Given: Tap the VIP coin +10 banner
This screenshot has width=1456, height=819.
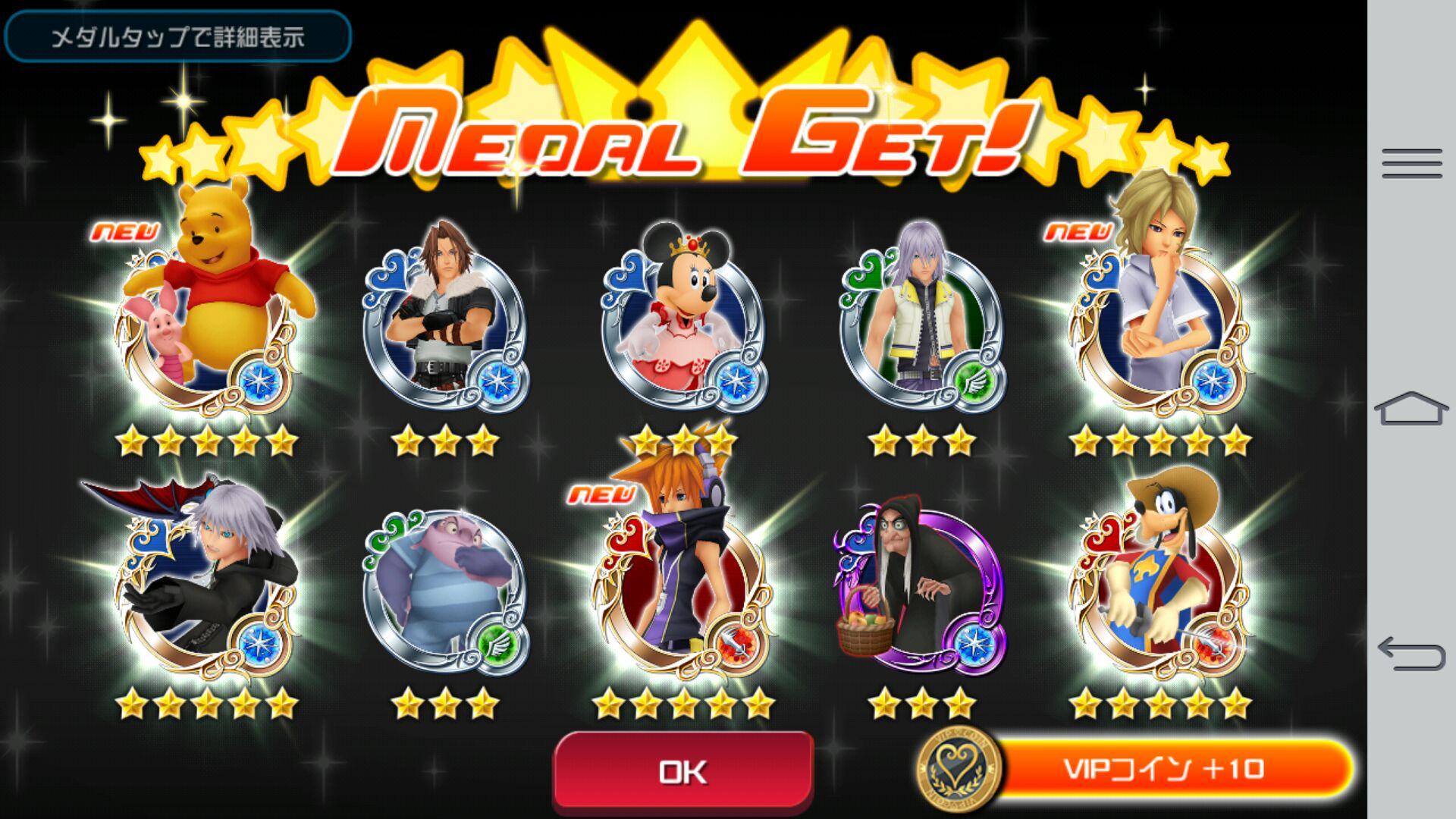Looking at the screenshot, I should point(1164,770).
